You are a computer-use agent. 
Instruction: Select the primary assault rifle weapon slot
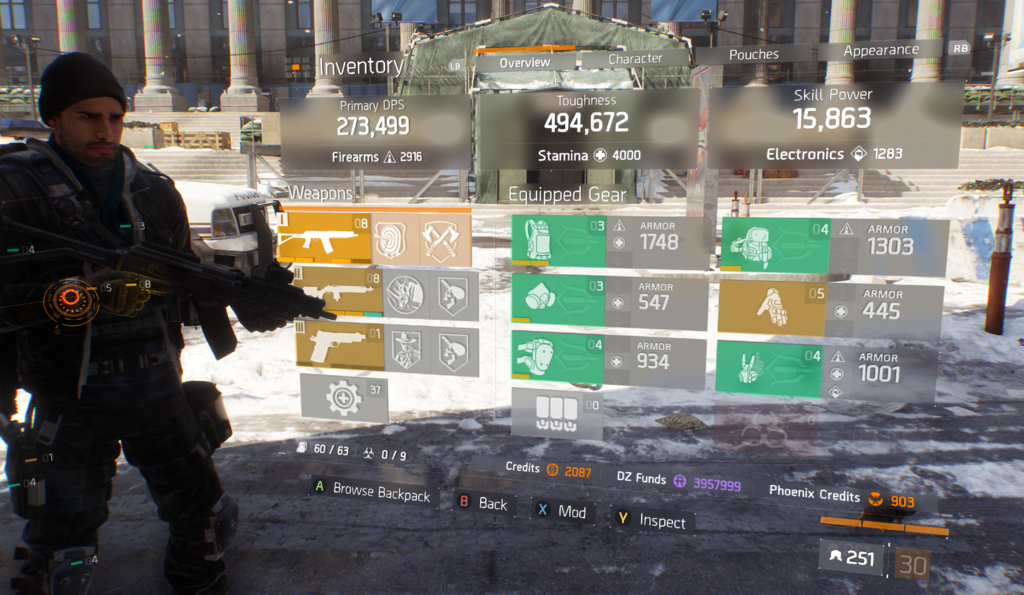tap(372, 238)
